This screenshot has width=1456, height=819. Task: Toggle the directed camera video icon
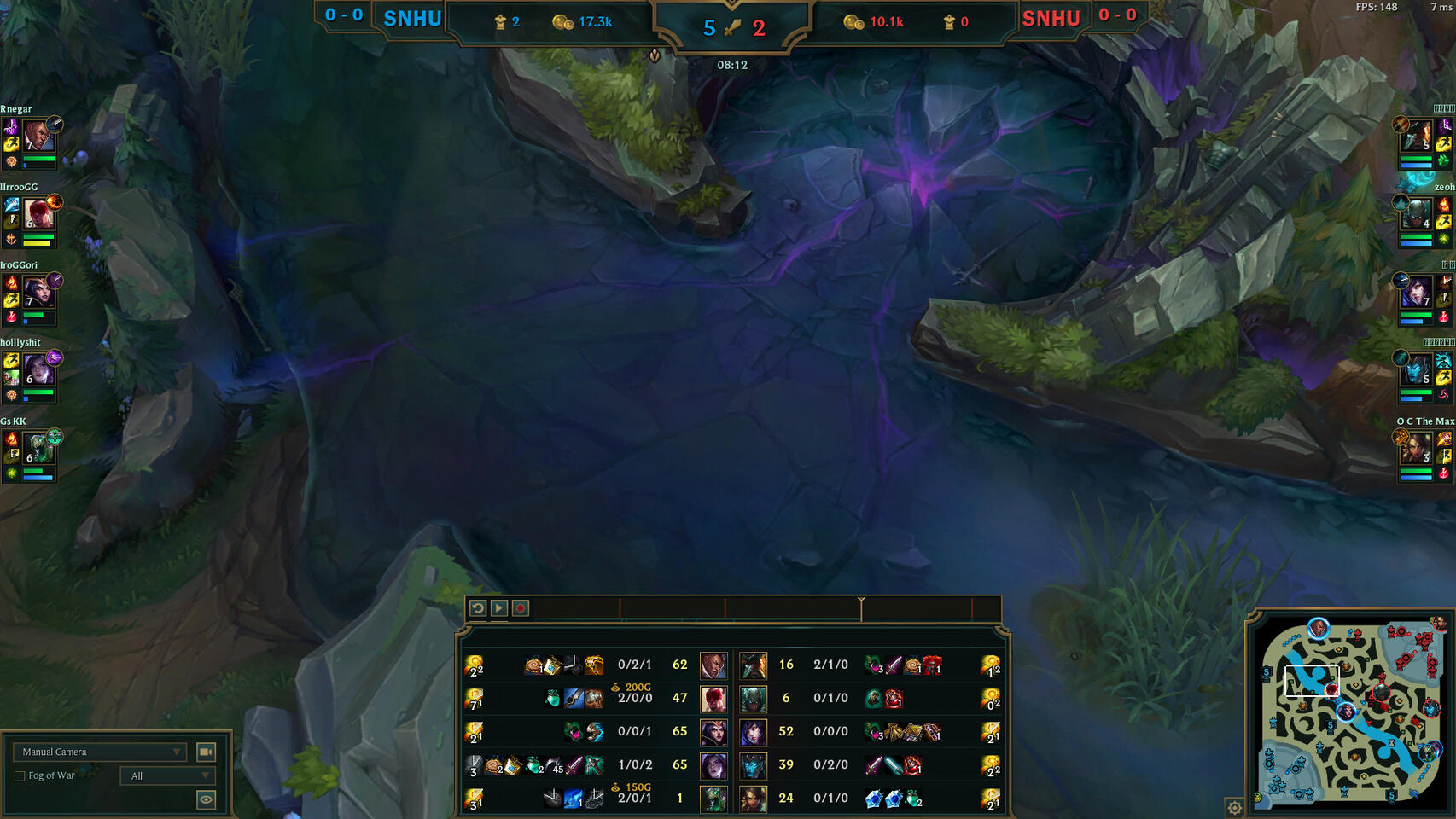click(x=206, y=752)
